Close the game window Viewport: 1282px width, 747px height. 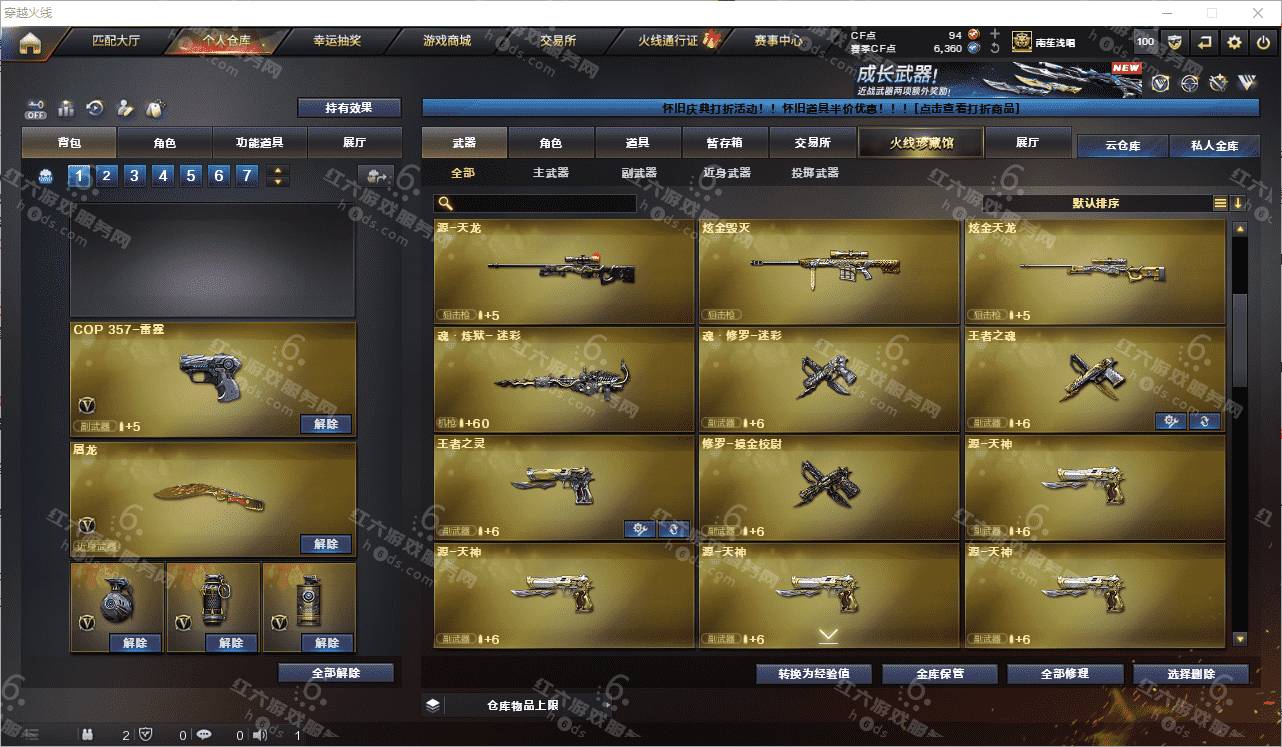[x=1258, y=13]
